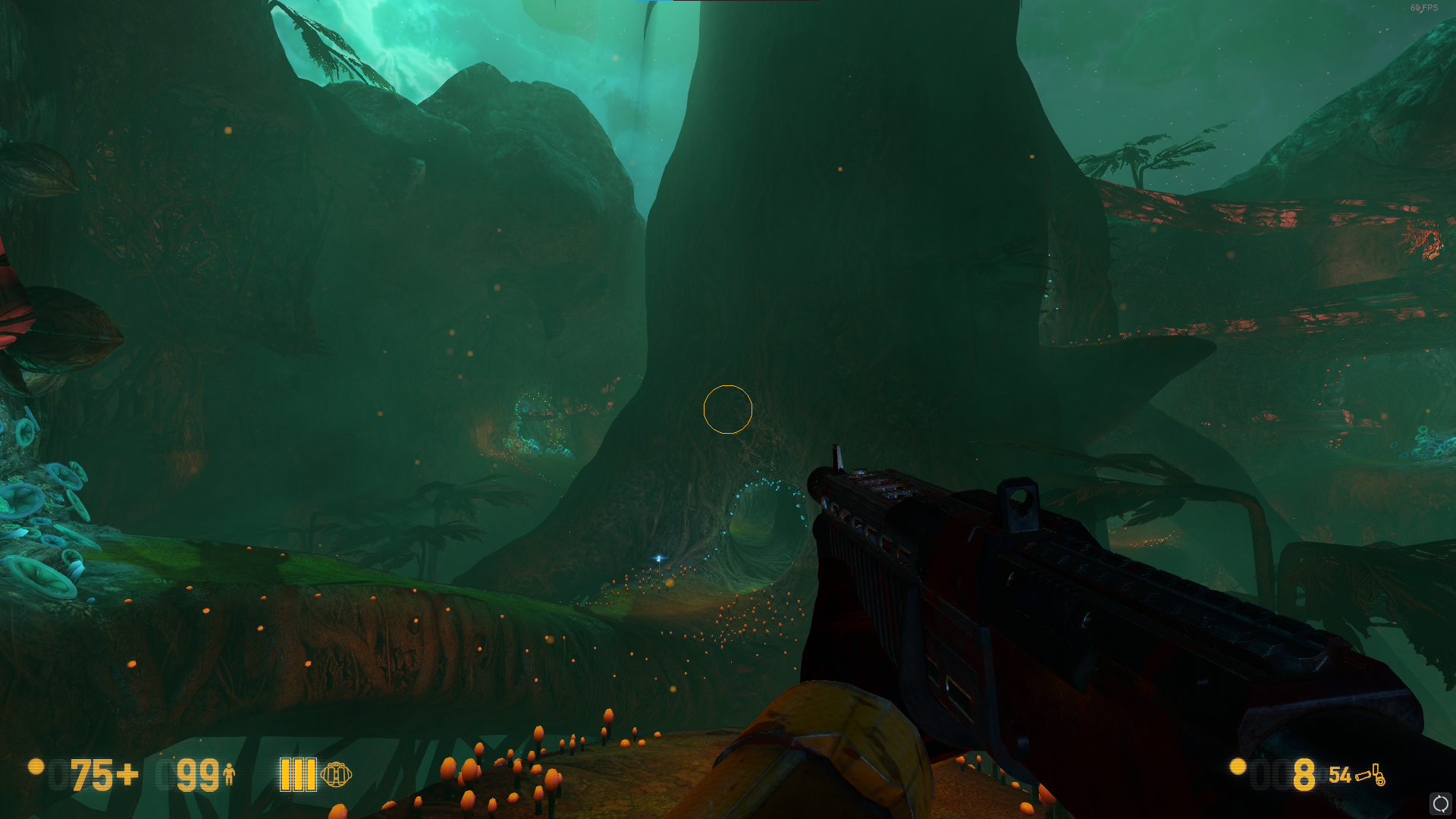Click the shotgun shell ammo icon

[x=1370, y=775]
